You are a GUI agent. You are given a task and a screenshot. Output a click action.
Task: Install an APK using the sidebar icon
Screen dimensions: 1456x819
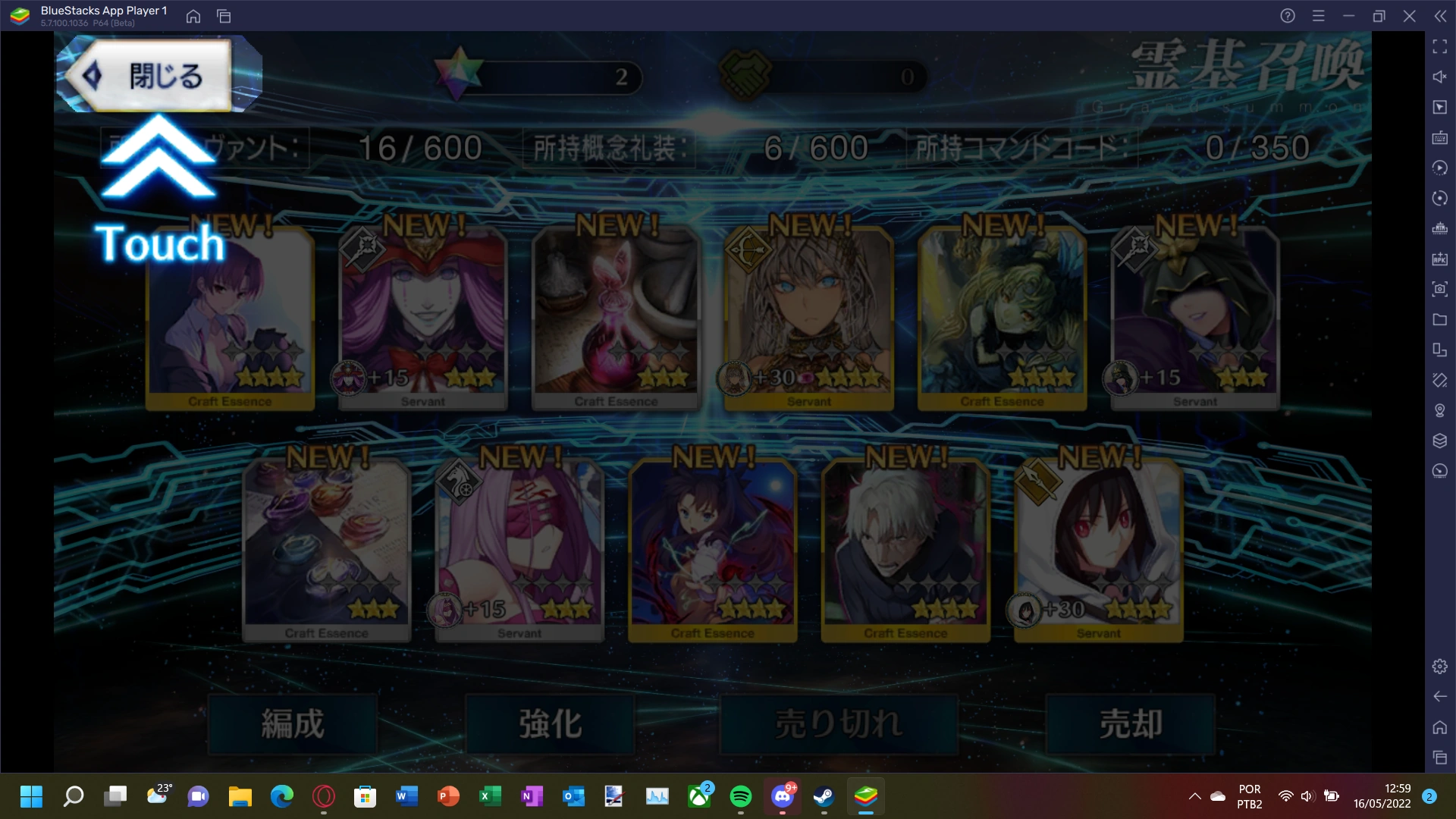1440,259
